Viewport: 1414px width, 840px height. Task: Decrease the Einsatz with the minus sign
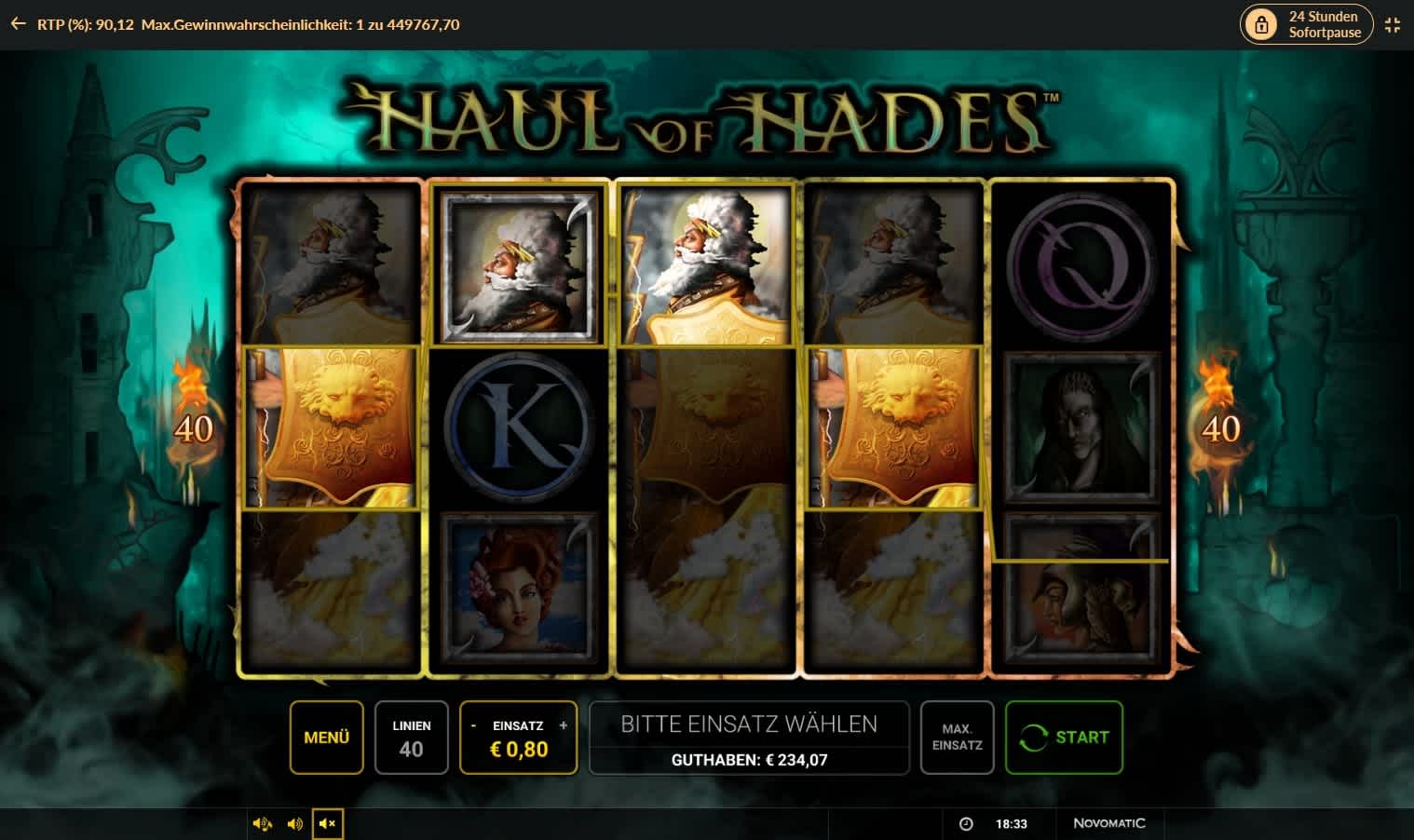474,725
